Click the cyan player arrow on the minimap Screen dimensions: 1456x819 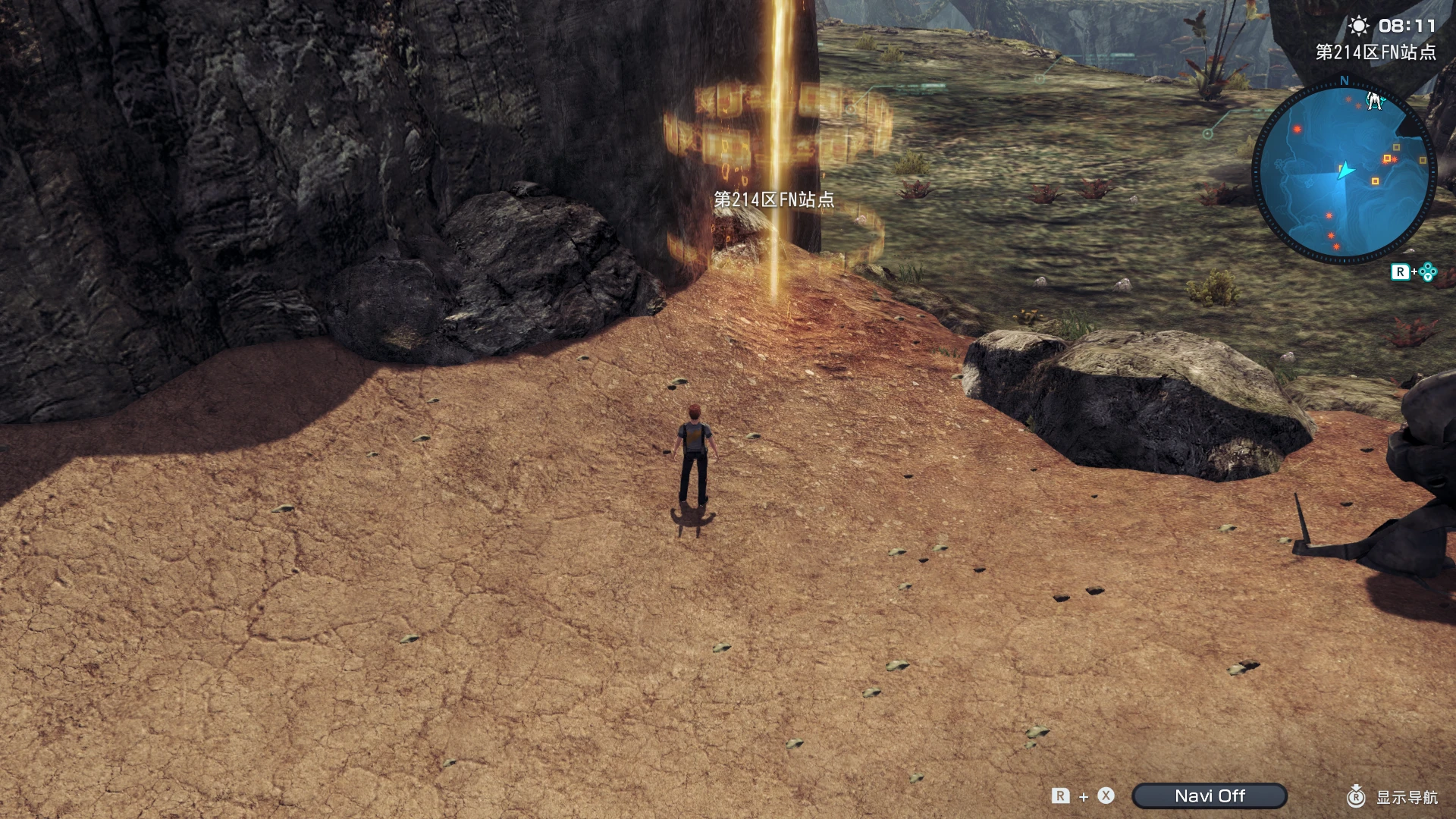click(x=1345, y=170)
